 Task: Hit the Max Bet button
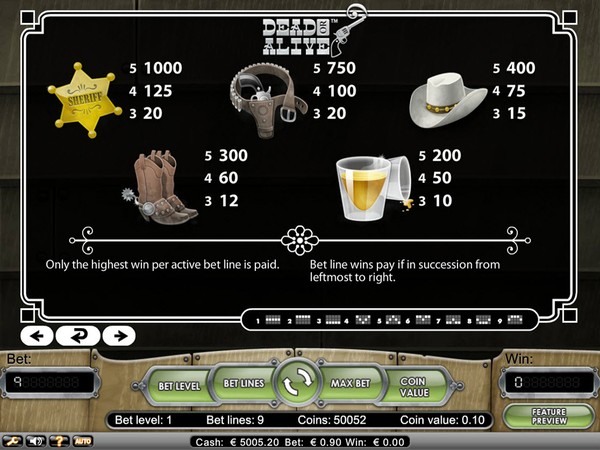click(x=352, y=383)
